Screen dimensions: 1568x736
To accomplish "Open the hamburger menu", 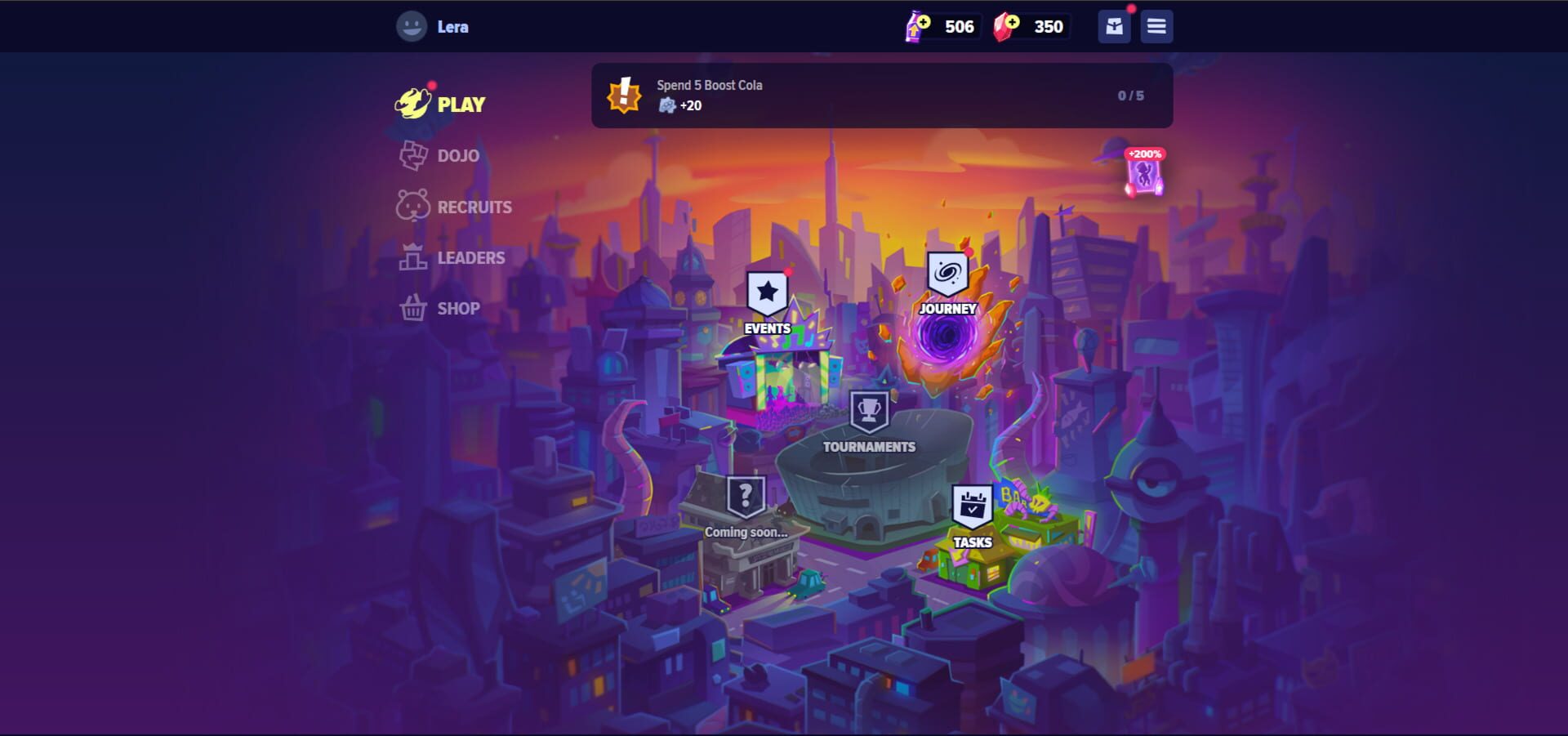I will pos(1156,26).
